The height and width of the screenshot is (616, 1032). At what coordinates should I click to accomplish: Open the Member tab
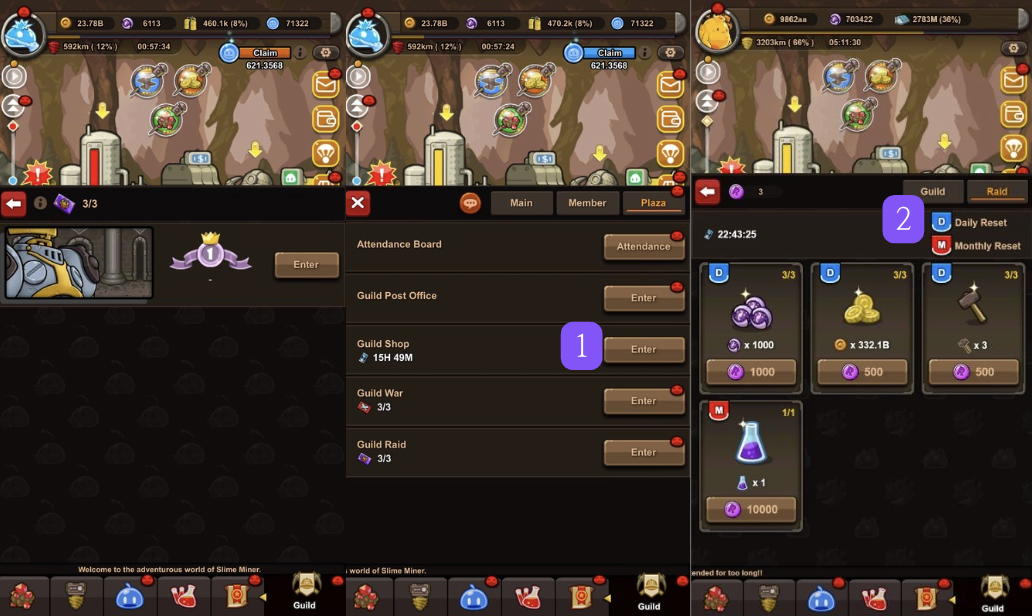[587, 203]
